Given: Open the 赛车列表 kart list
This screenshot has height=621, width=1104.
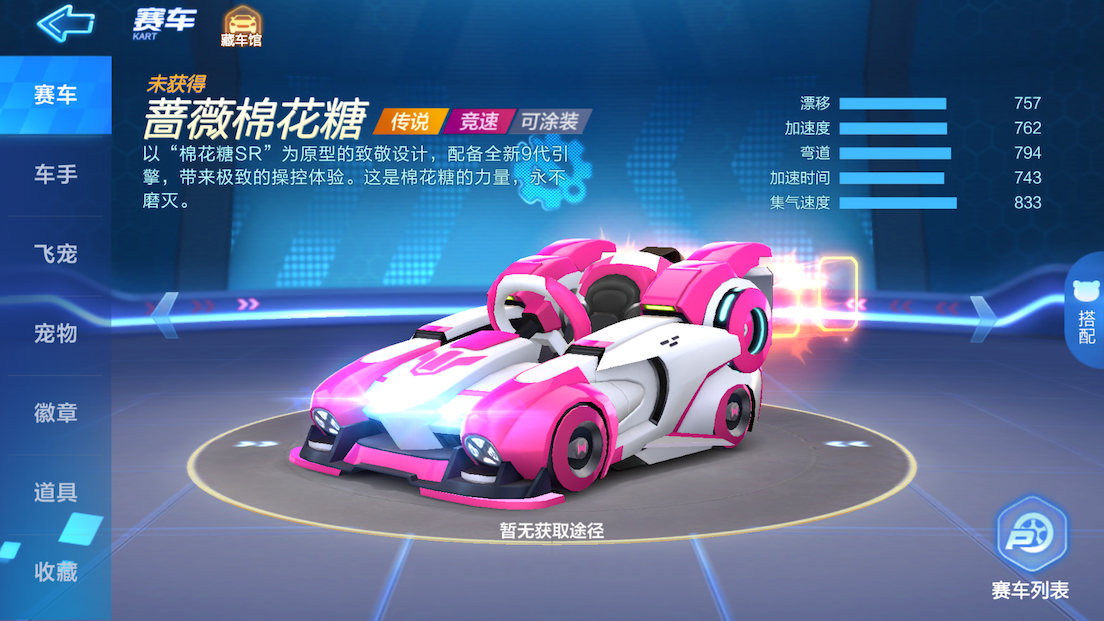Looking at the screenshot, I should pyautogui.click(x=1031, y=552).
